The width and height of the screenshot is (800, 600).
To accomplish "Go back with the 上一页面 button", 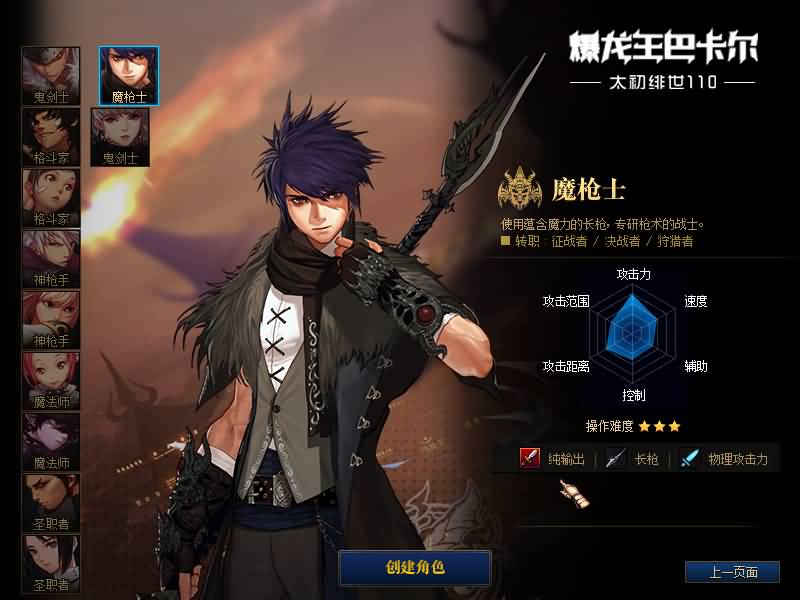I will pyautogui.click(x=731, y=572).
